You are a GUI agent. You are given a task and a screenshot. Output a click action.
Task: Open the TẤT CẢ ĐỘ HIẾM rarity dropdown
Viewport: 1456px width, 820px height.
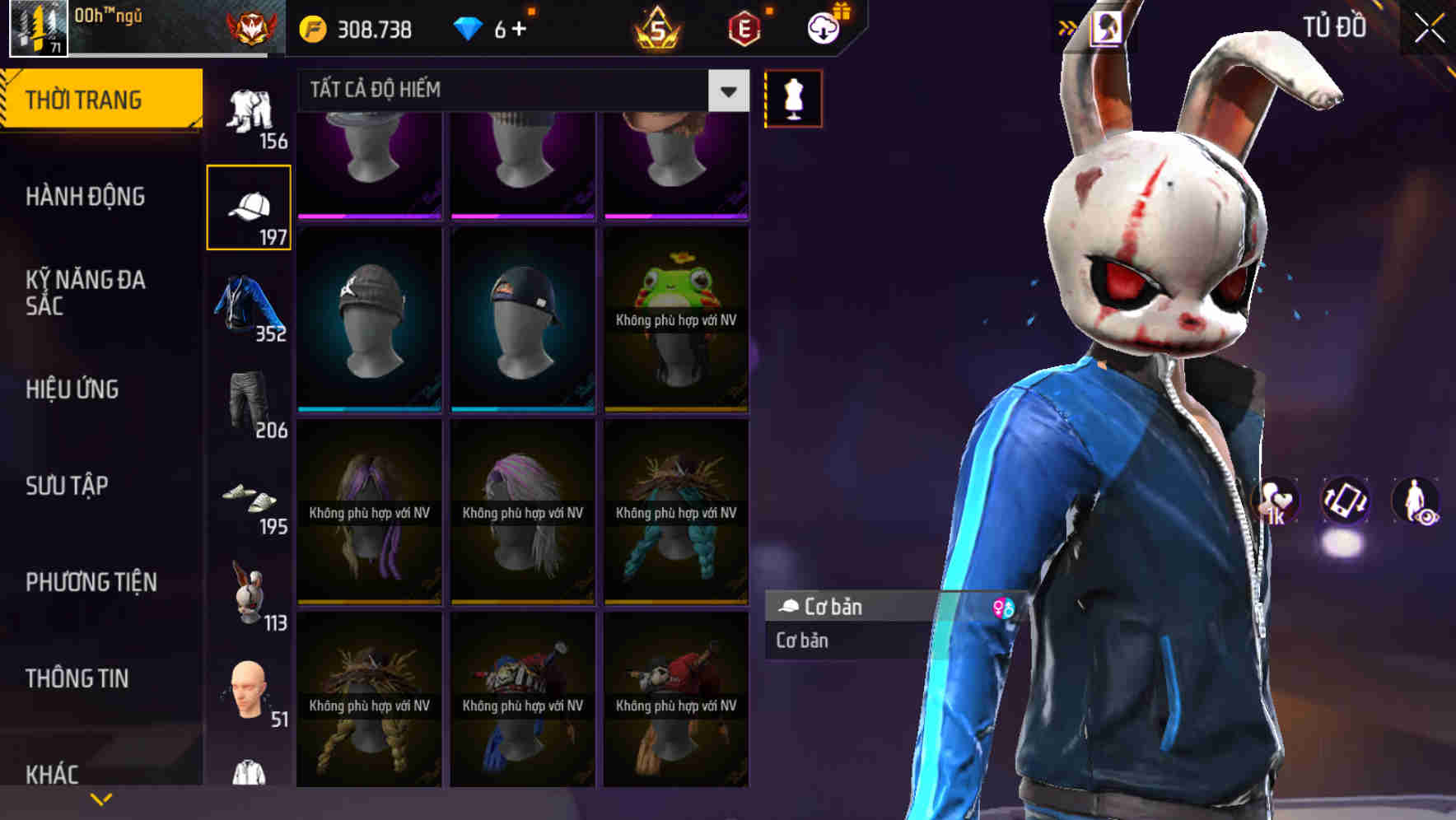click(x=511, y=90)
